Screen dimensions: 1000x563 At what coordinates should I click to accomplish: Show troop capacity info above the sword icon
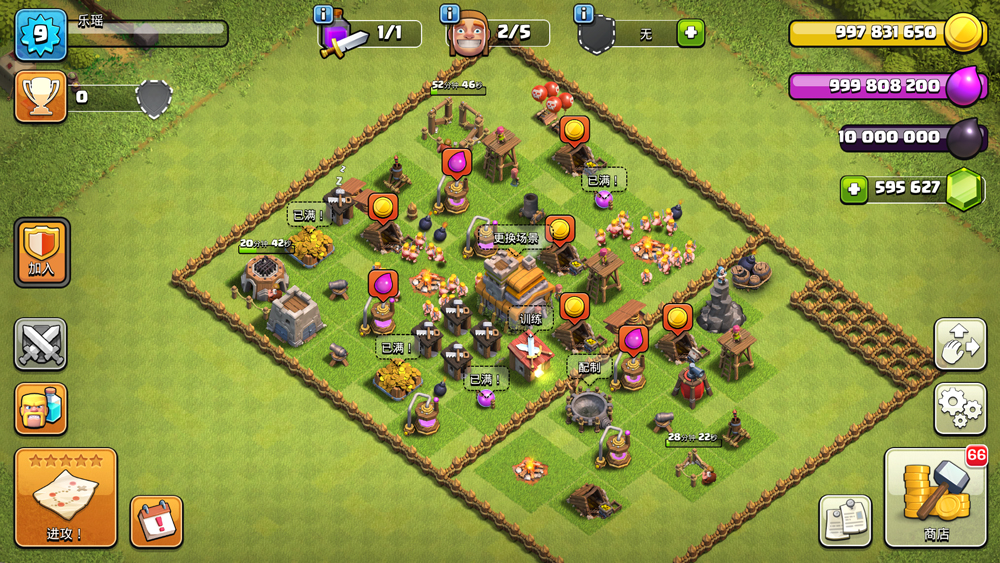323,14
